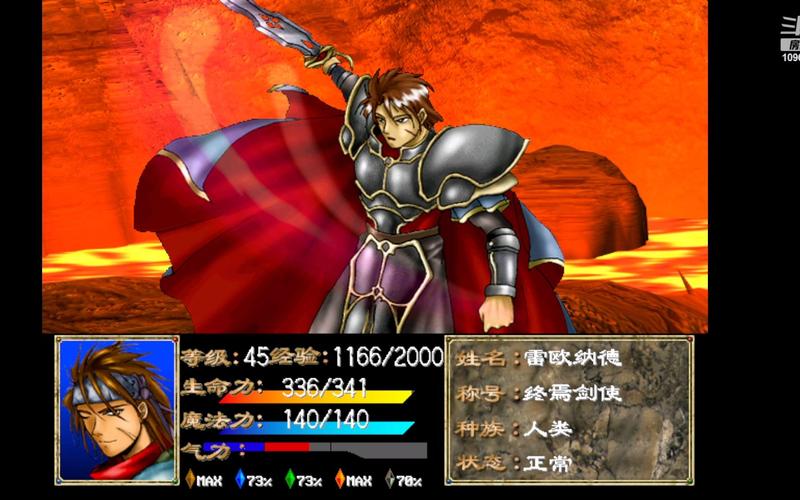Select the stone character info panel
Image resolution: width=800 pixels, height=500 pixels.
569,408
